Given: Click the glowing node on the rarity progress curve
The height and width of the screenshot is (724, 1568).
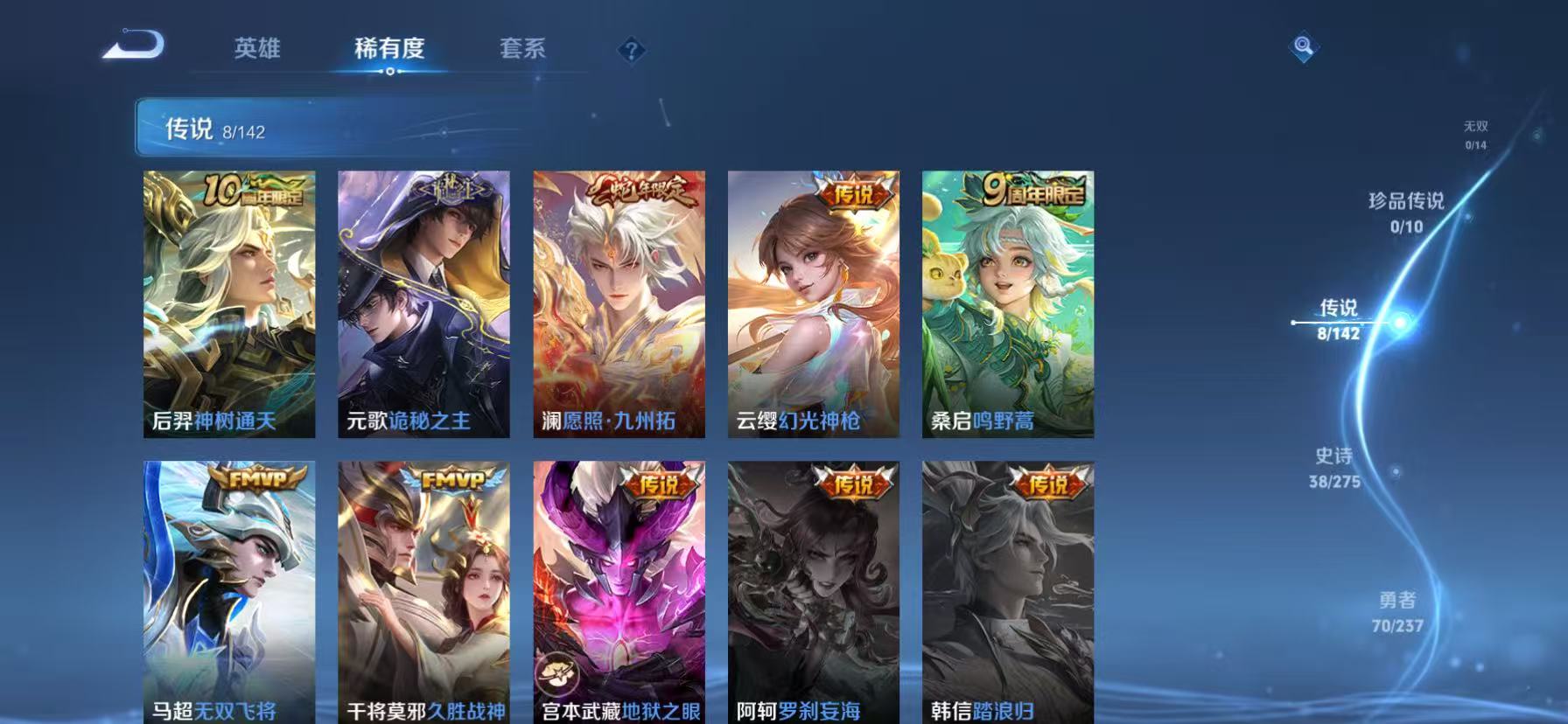Looking at the screenshot, I should [1400, 322].
